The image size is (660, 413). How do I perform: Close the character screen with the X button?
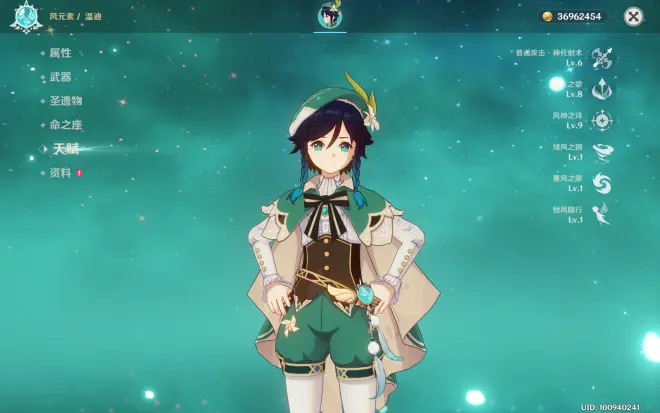pyautogui.click(x=633, y=16)
